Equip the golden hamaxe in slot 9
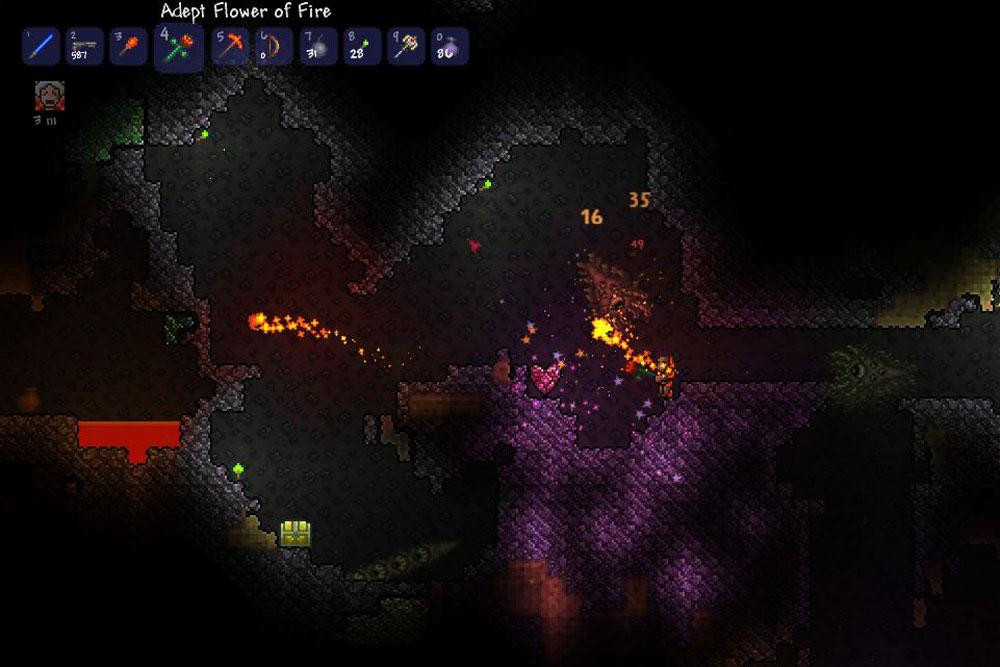The image size is (1000, 667). 405,46
